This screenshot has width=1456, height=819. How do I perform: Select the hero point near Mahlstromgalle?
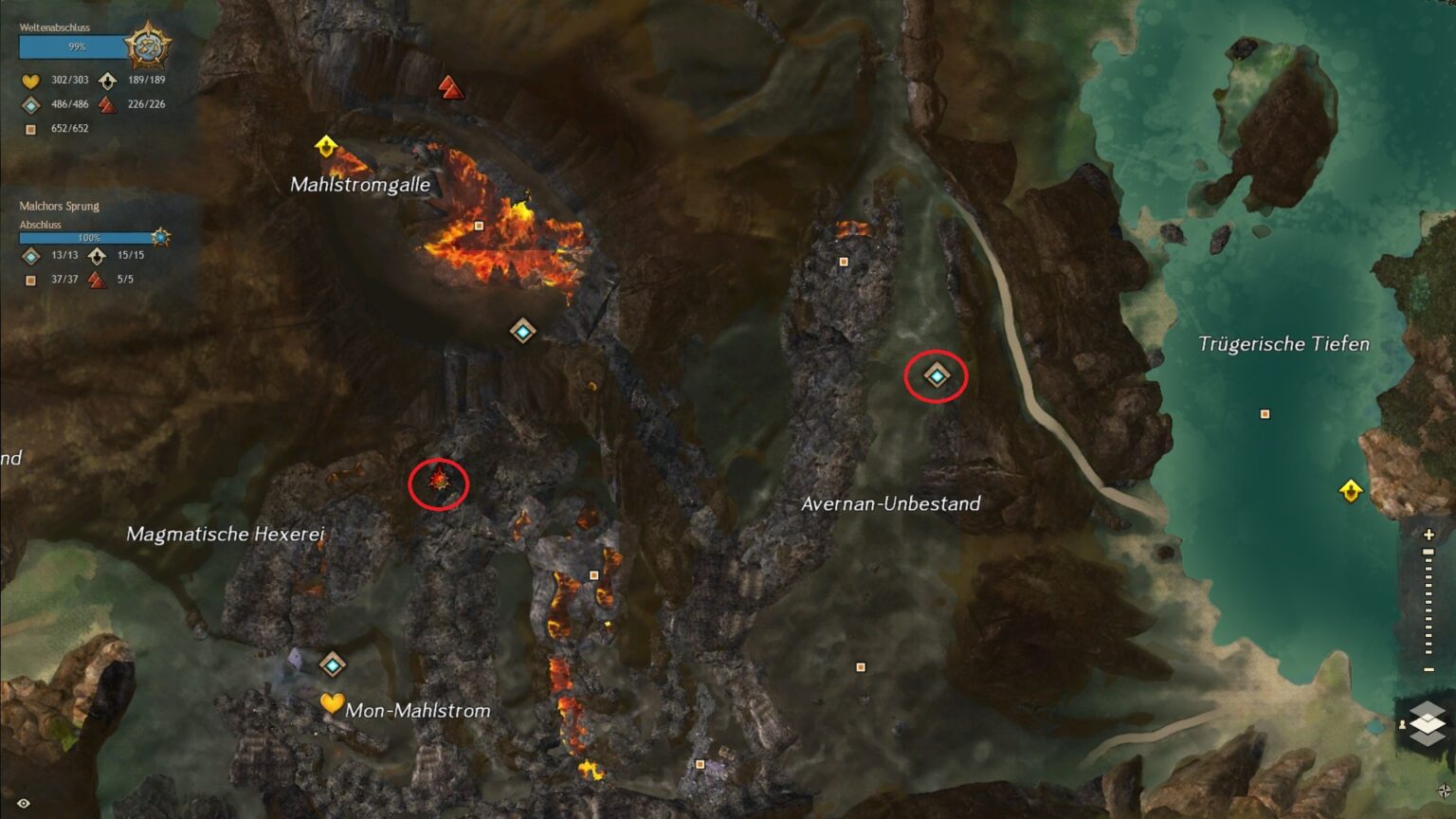(324, 145)
